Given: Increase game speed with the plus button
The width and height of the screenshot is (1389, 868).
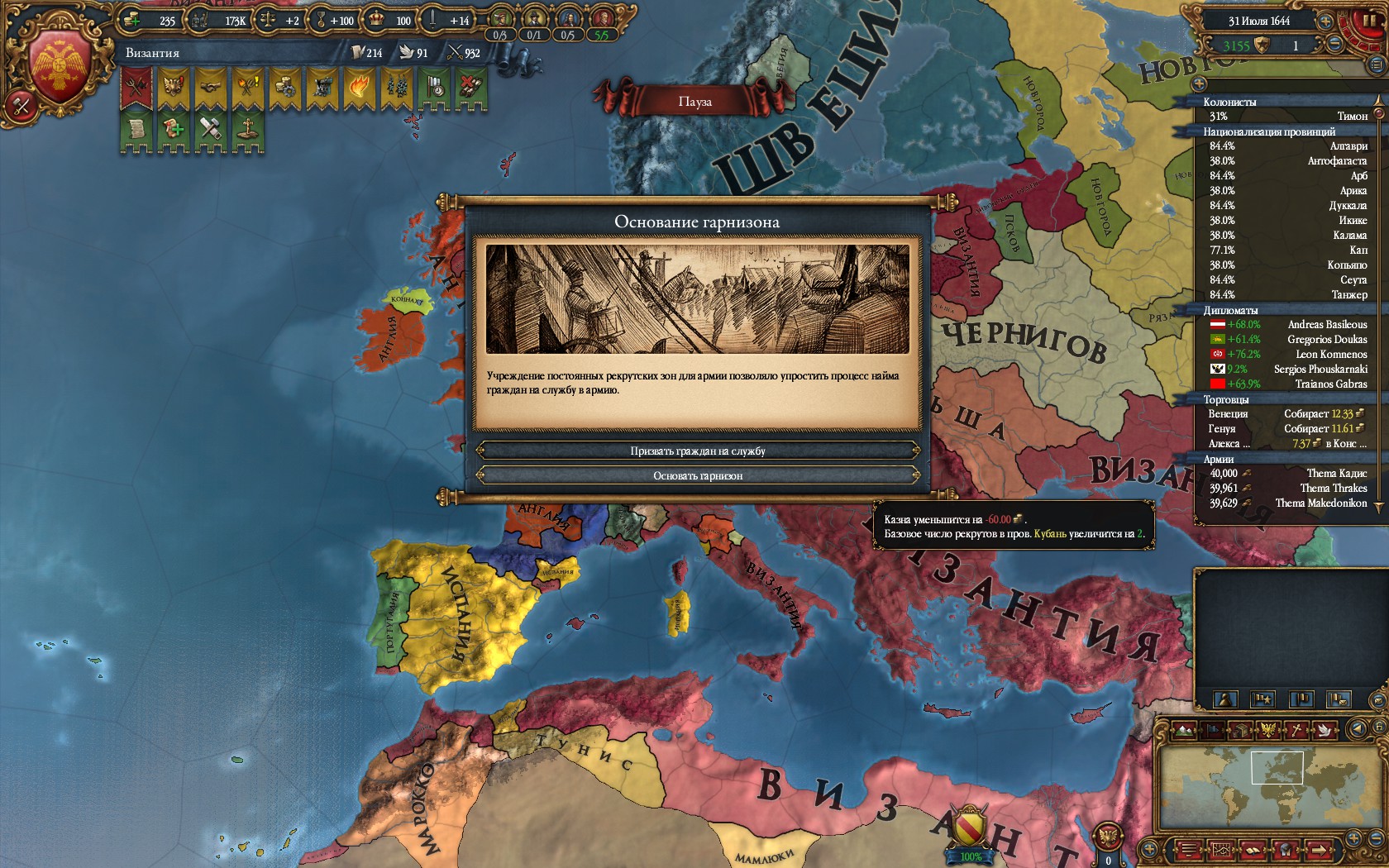Looking at the screenshot, I should tap(1325, 21).
